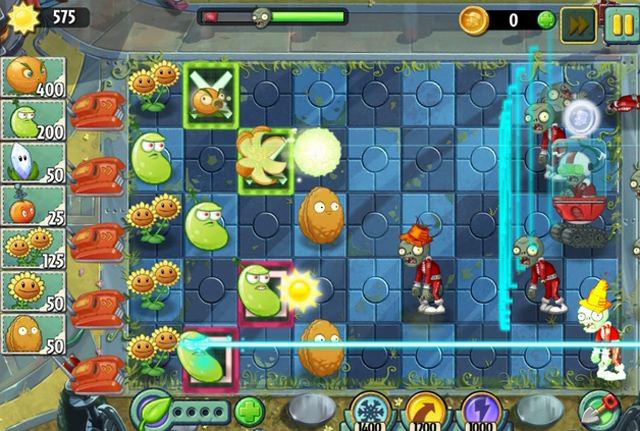The height and width of the screenshot is (431, 640).
Task: Toggle the fast-forward speed button
Action: click(x=577, y=22)
